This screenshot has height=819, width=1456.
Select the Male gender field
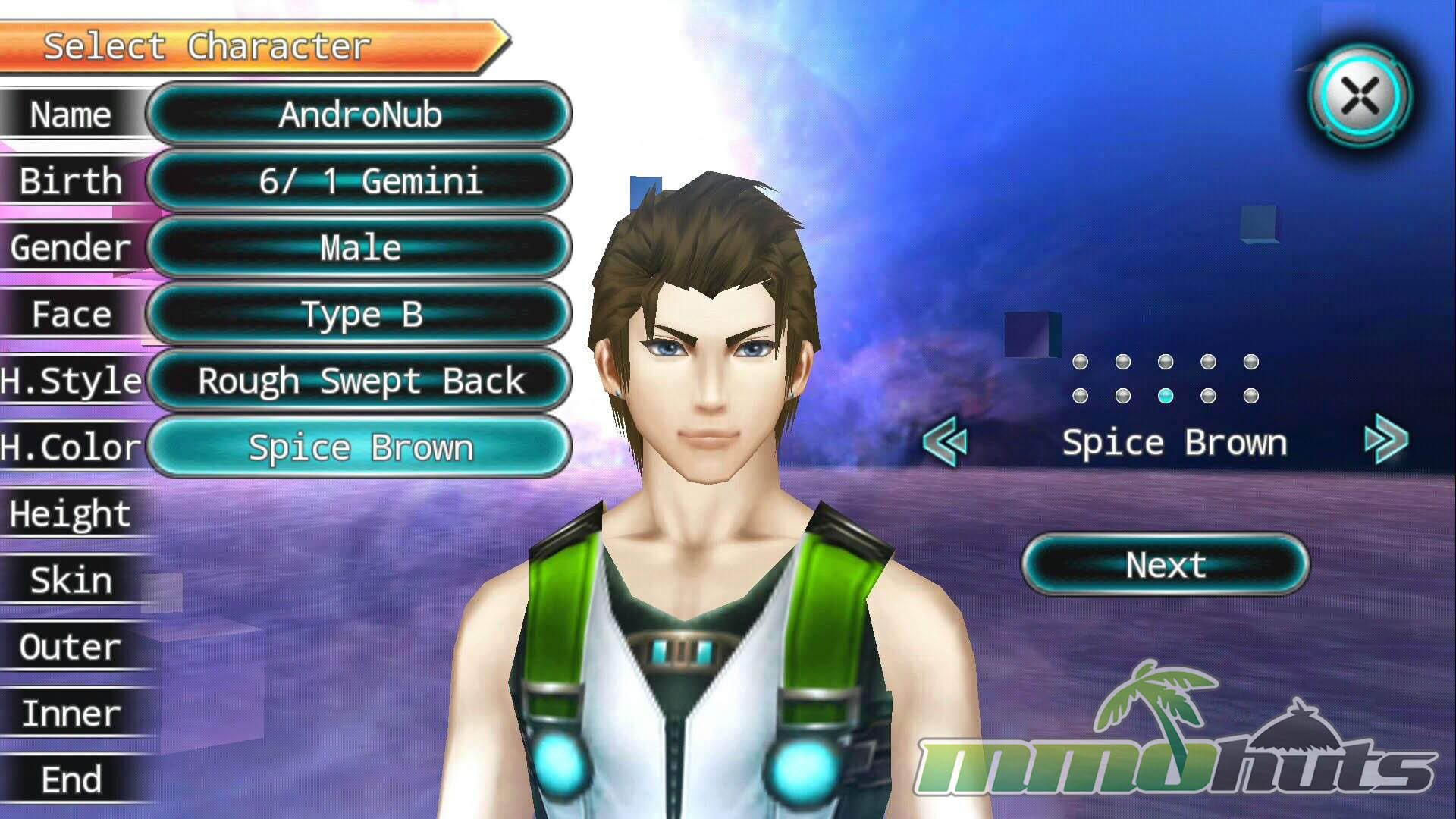click(x=359, y=248)
